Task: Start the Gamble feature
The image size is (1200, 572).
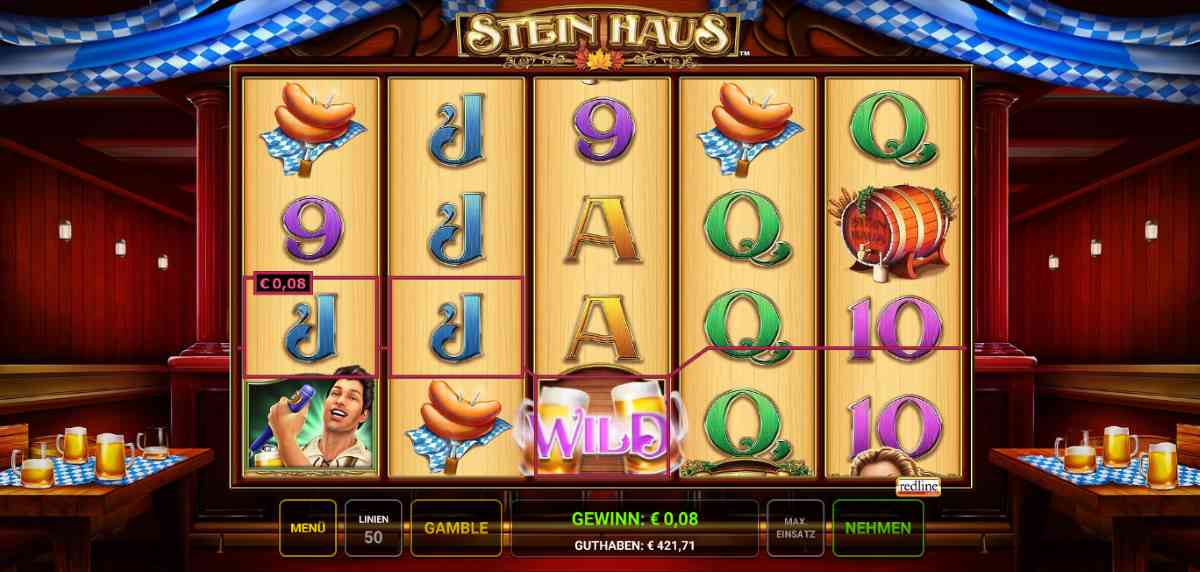Action: coord(456,528)
